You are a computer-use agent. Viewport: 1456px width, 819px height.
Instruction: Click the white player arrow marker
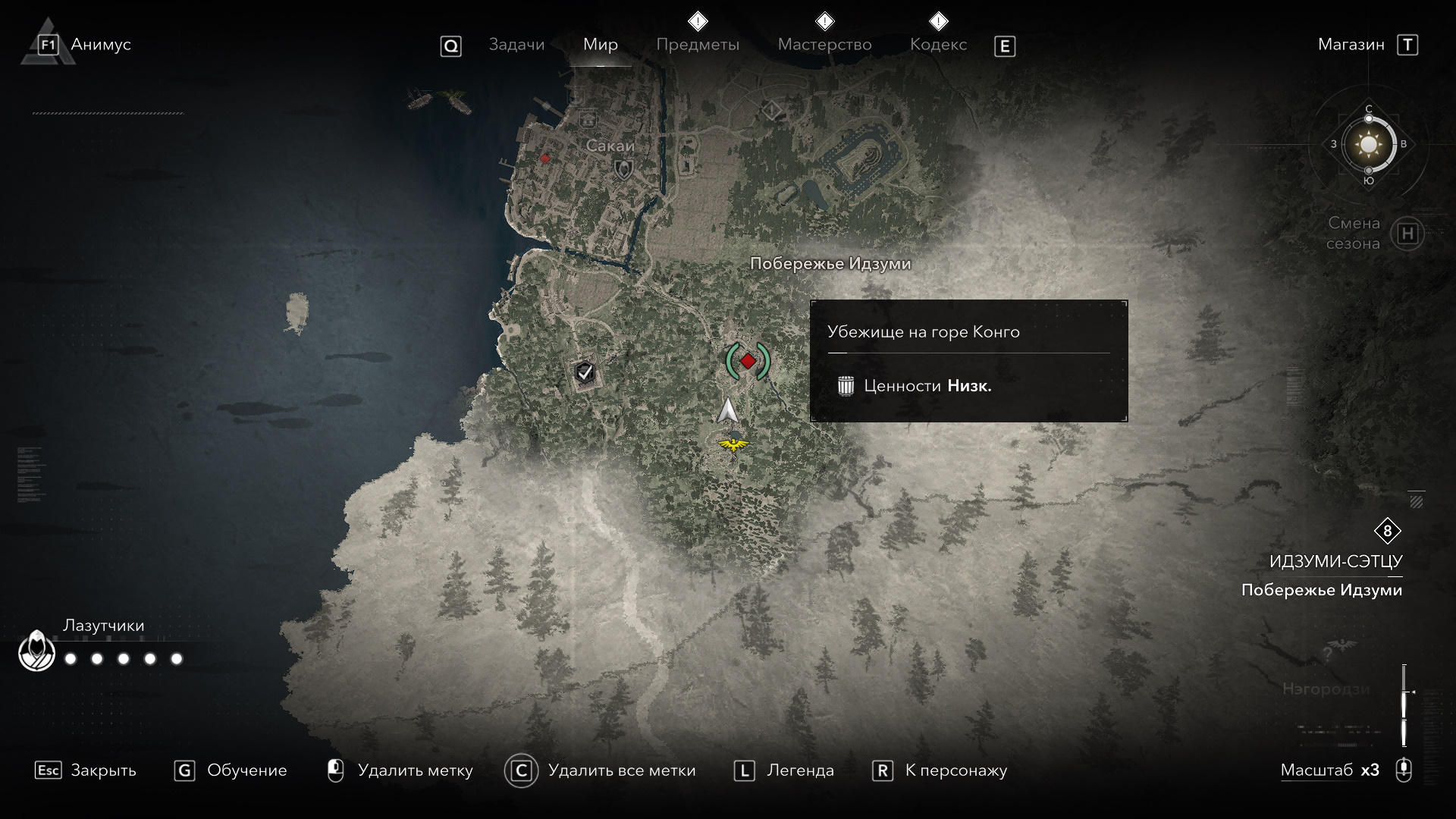point(728,410)
